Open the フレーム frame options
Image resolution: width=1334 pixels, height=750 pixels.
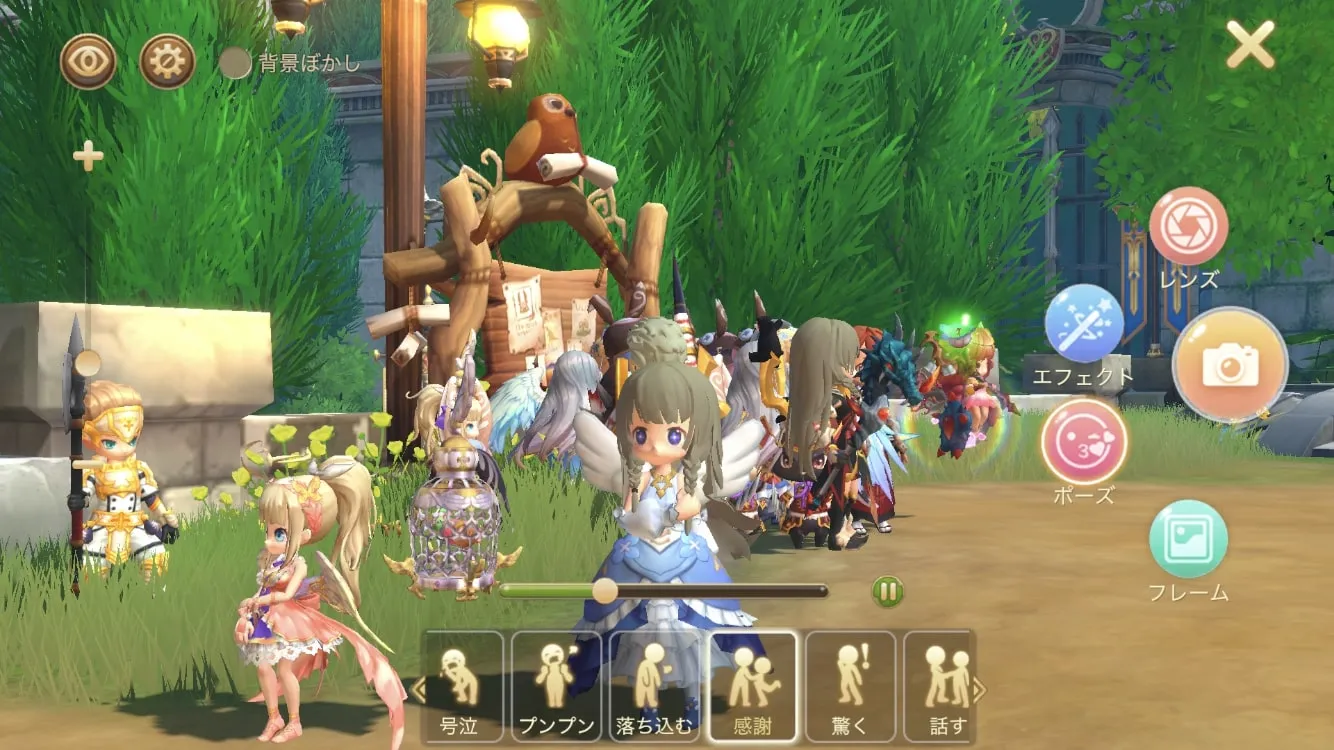(1188, 540)
